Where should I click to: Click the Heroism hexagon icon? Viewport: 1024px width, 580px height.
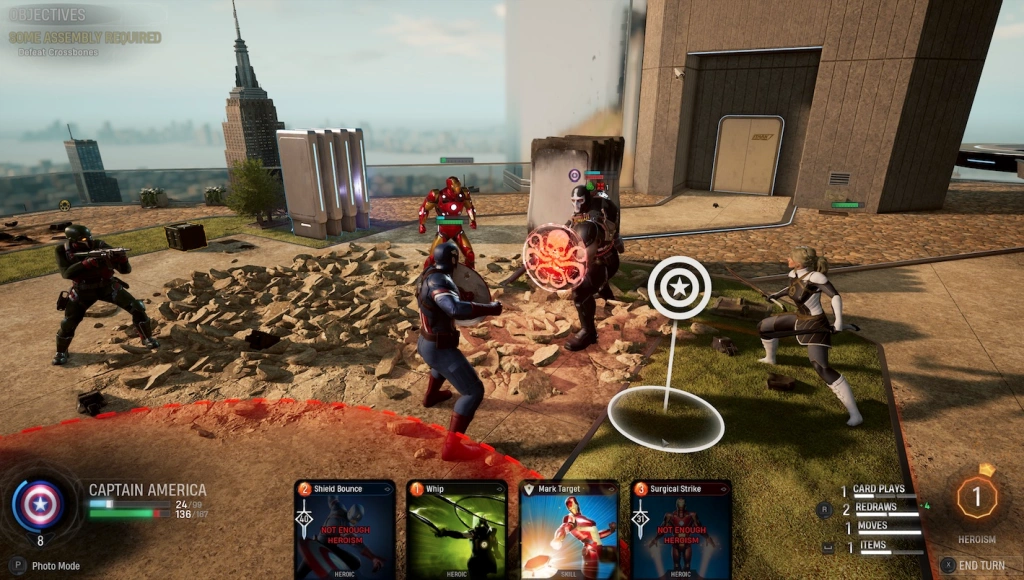tap(977, 497)
